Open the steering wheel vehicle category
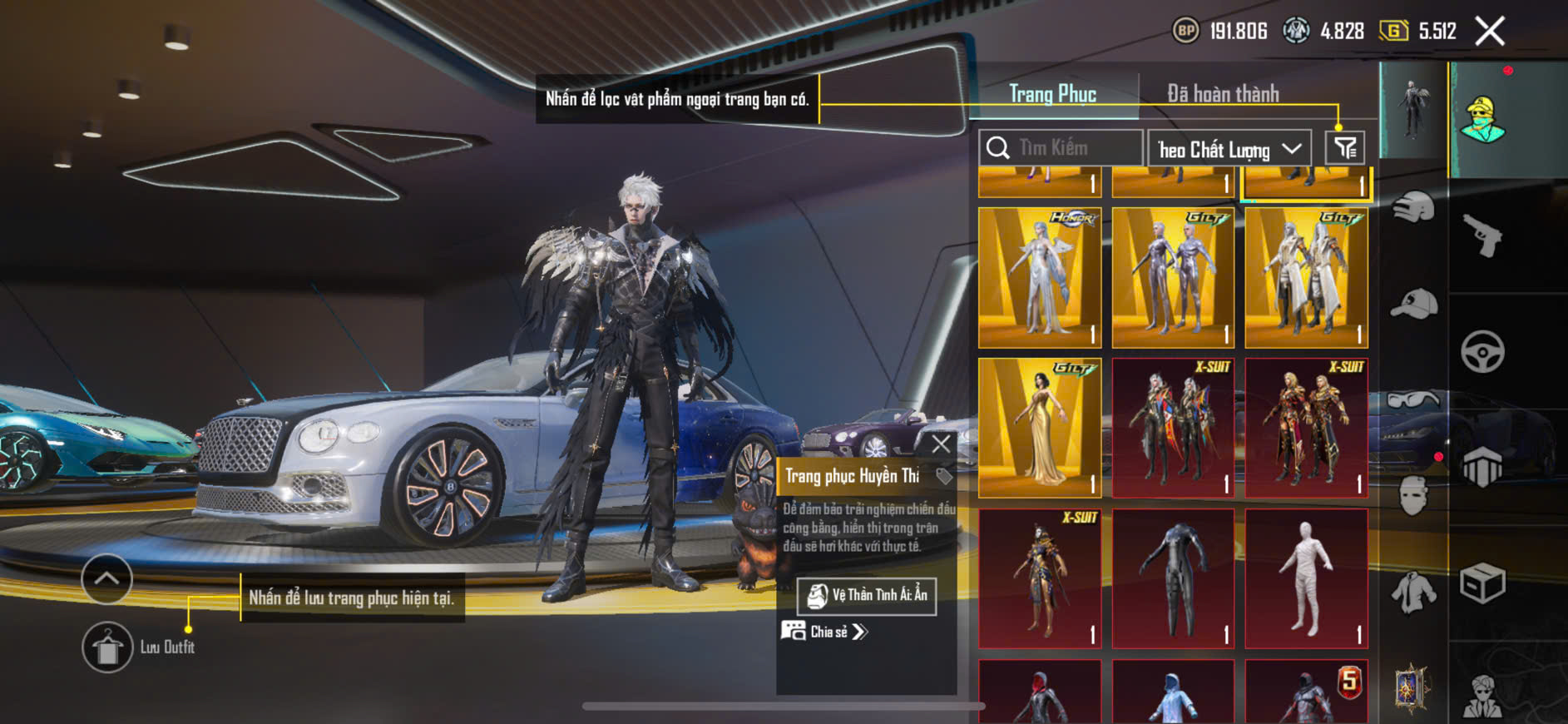The image size is (1568, 724). click(x=1482, y=351)
